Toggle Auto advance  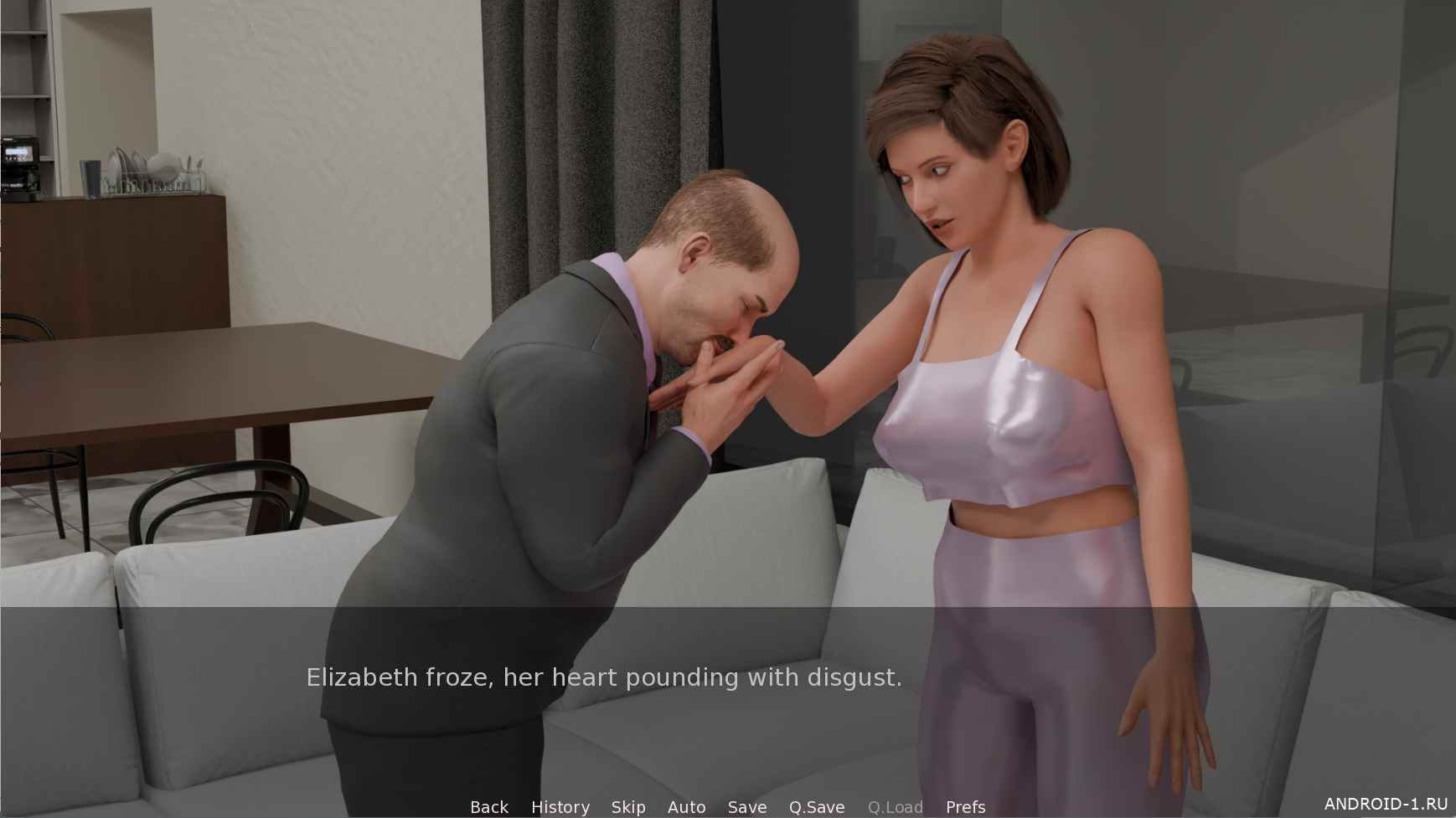click(x=686, y=807)
